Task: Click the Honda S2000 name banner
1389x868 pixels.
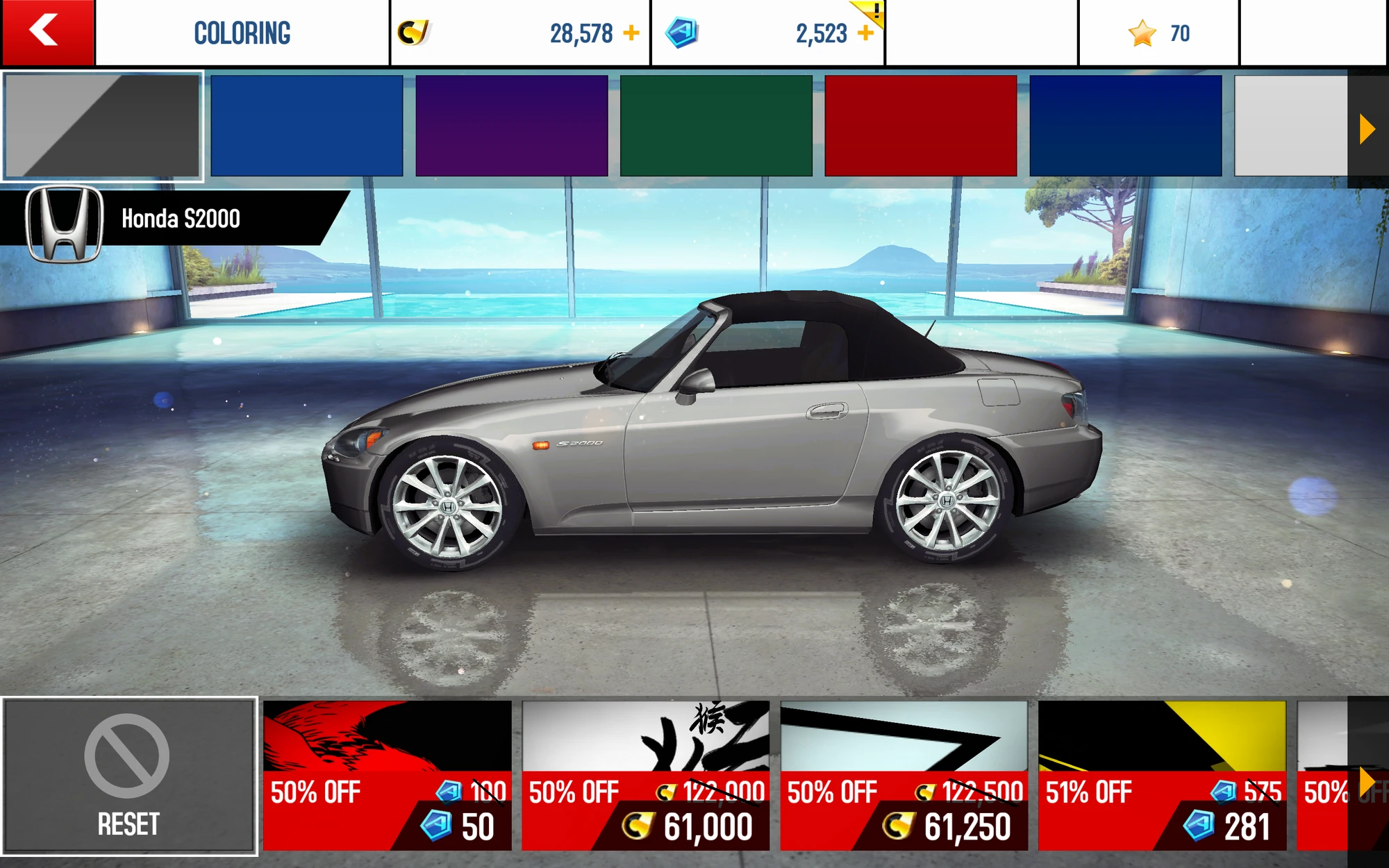Action: click(181, 219)
